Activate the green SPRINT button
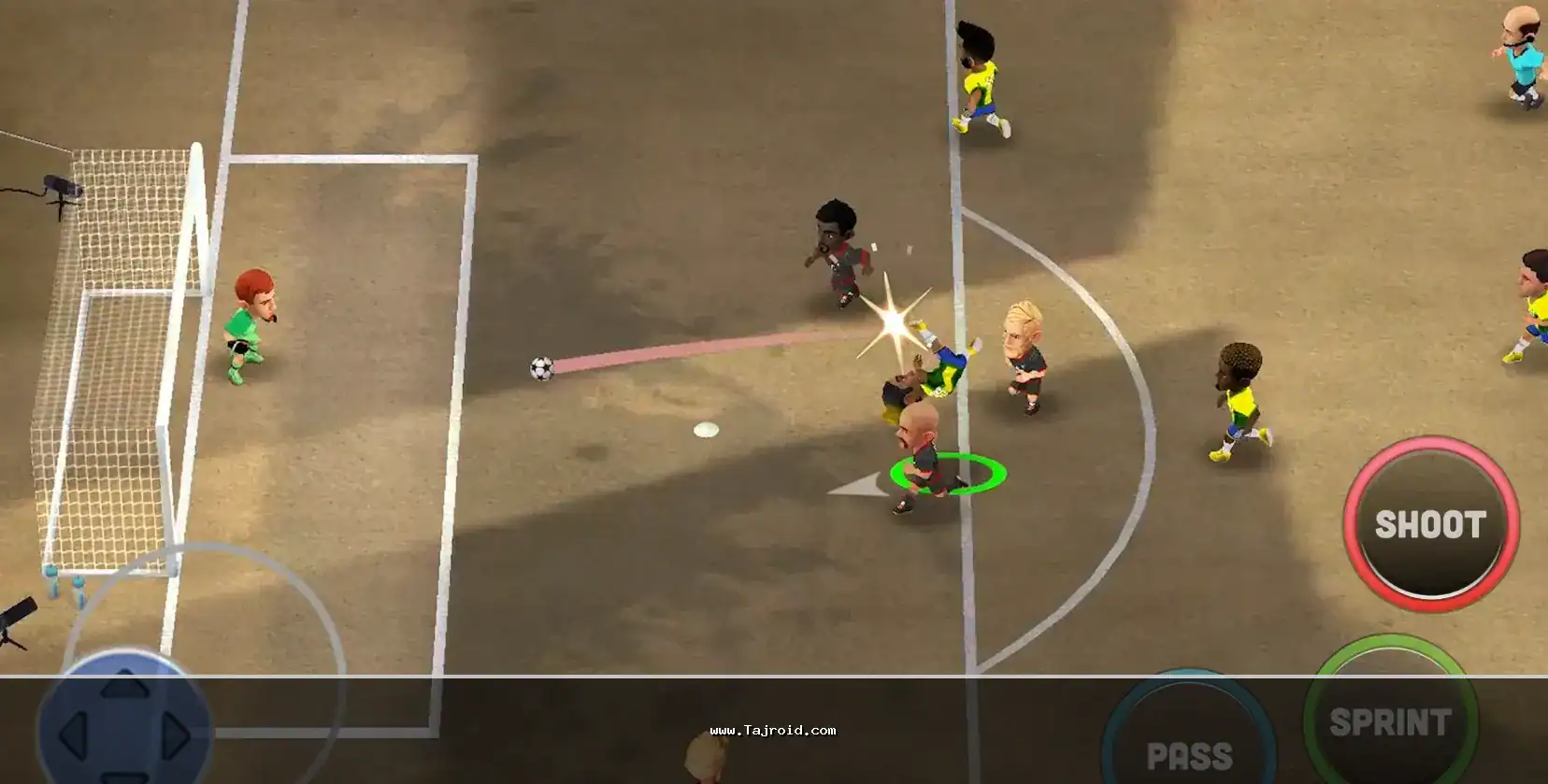The height and width of the screenshot is (784, 1548). tap(1390, 720)
